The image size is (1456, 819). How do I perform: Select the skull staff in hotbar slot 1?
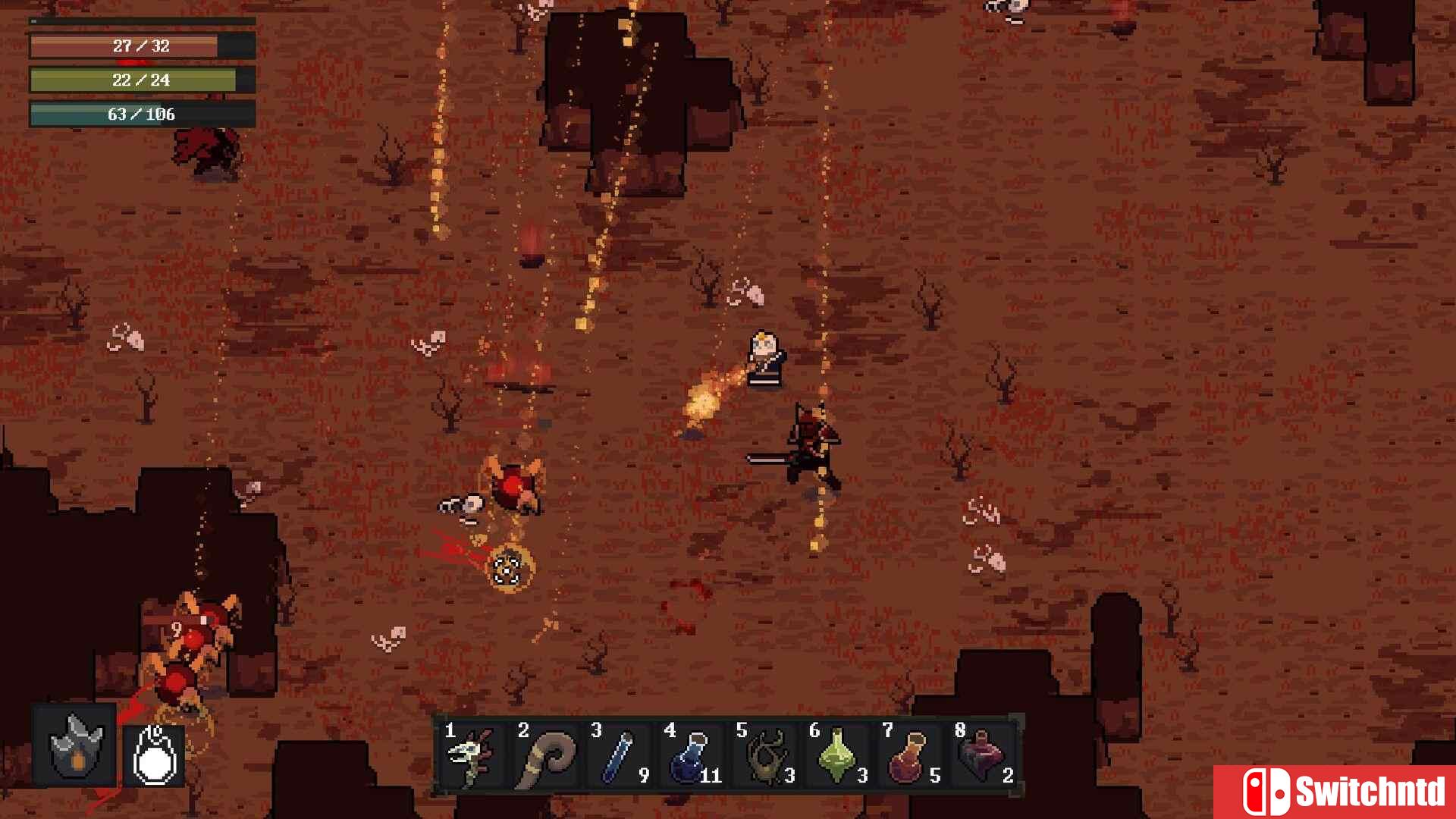click(x=472, y=755)
